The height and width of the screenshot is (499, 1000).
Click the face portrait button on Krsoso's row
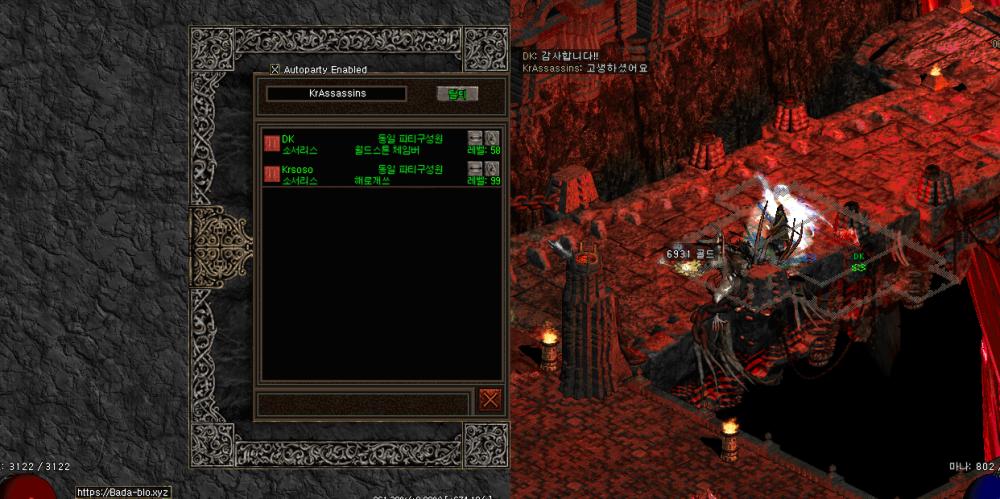click(x=492, y=169)
